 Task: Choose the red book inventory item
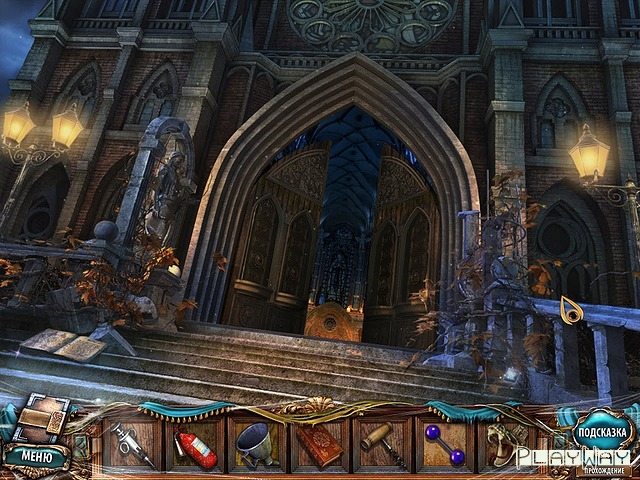(x=319, y=444)
